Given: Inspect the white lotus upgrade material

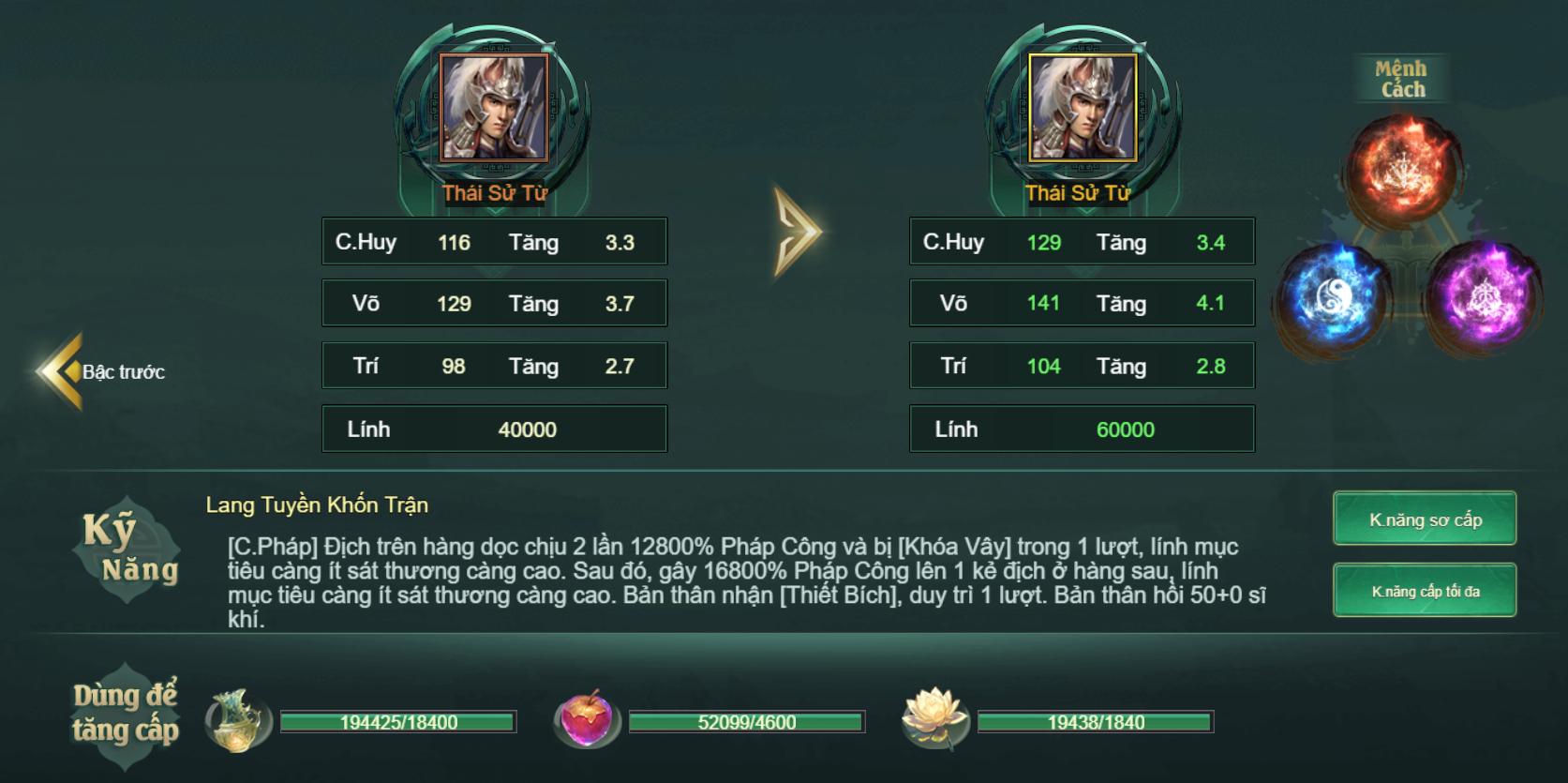Looking at the screenshot, I should [x=933, y=721].
